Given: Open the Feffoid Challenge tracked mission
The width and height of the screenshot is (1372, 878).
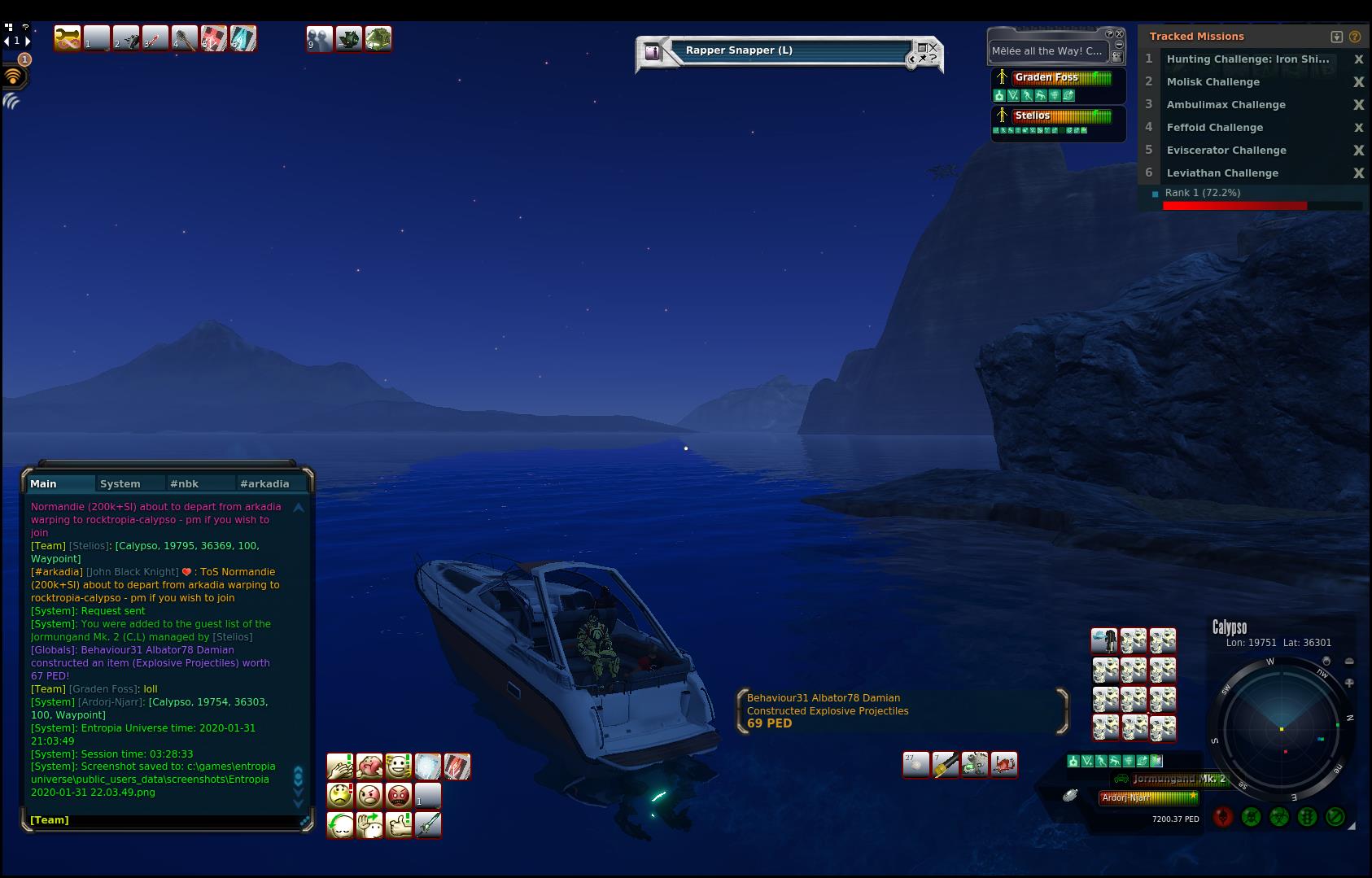Looking at the screenshot, I should point(1214,128).
